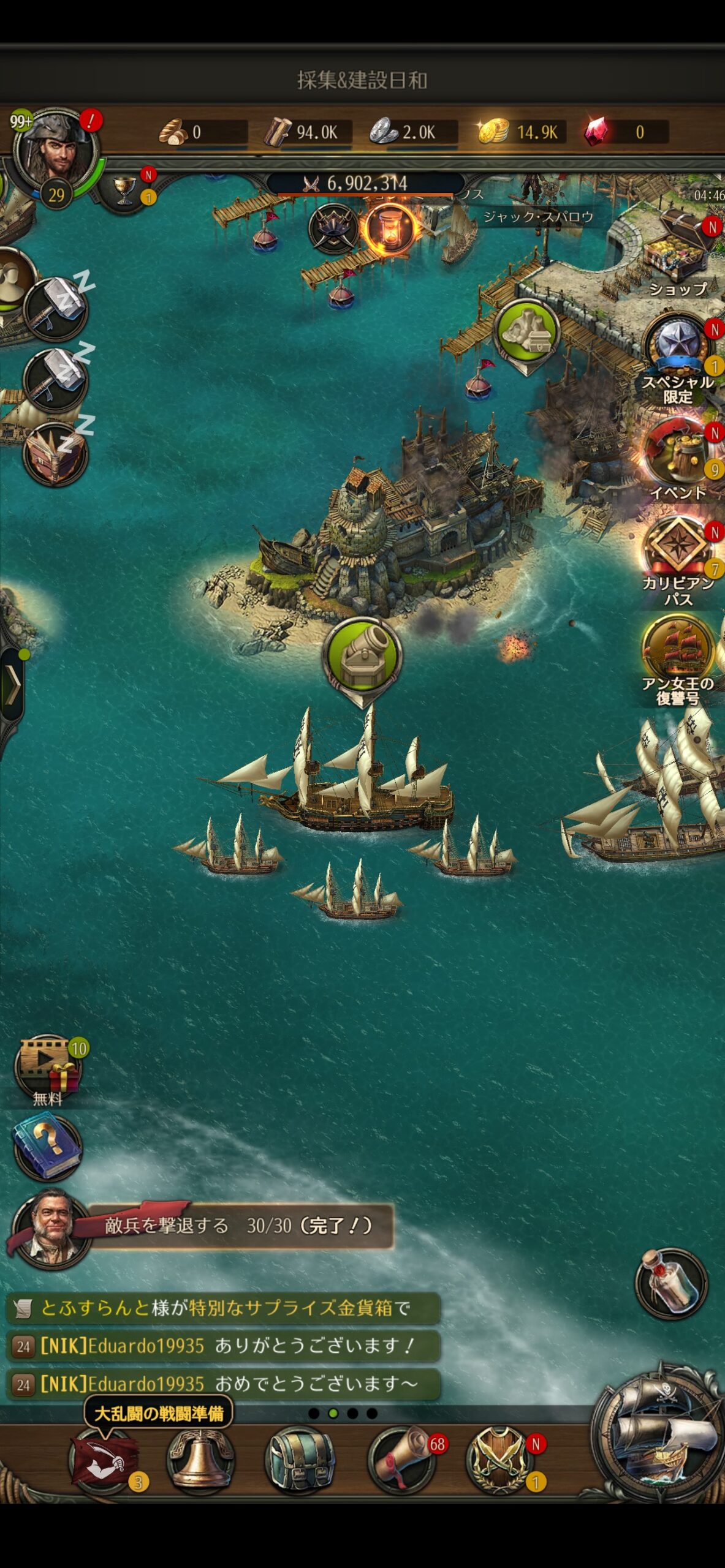Expand the left side panel arrow
The width and height of the screenshot is (725, 1568).
12,683
